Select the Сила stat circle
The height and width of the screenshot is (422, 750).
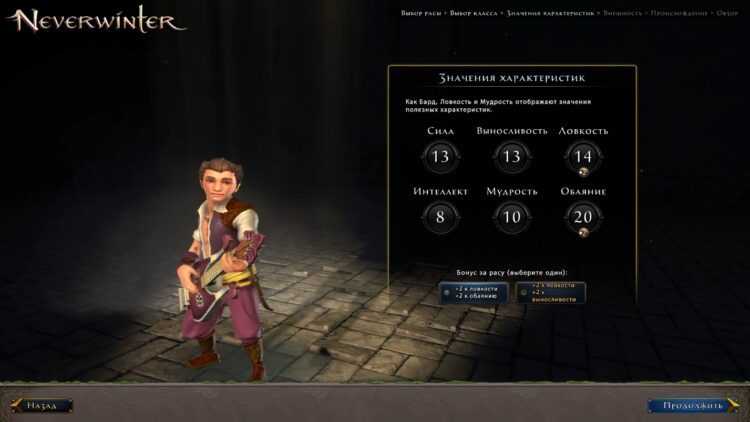coord(440,156)
